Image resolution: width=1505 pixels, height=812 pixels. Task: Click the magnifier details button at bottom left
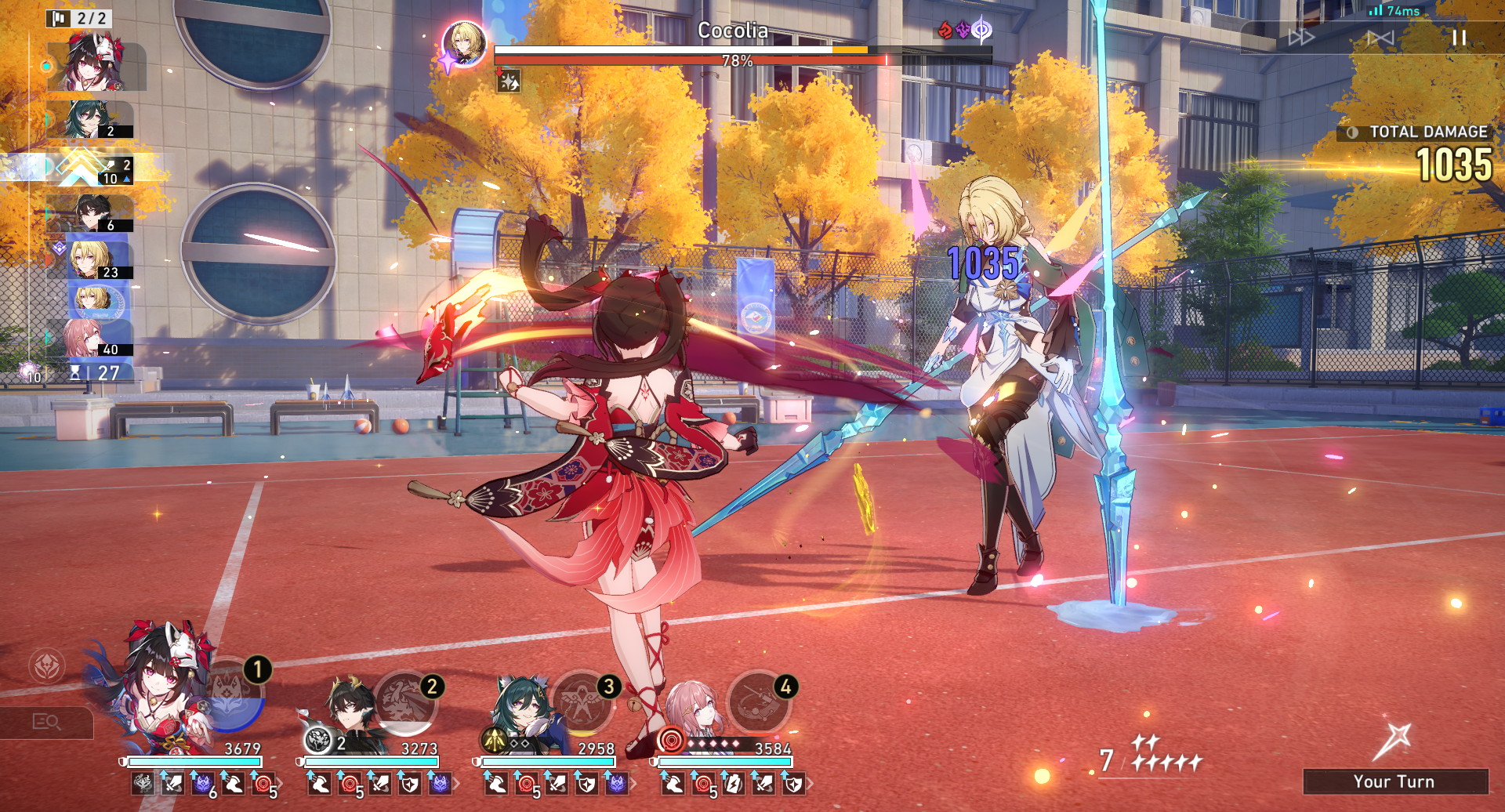click(46, 722)
